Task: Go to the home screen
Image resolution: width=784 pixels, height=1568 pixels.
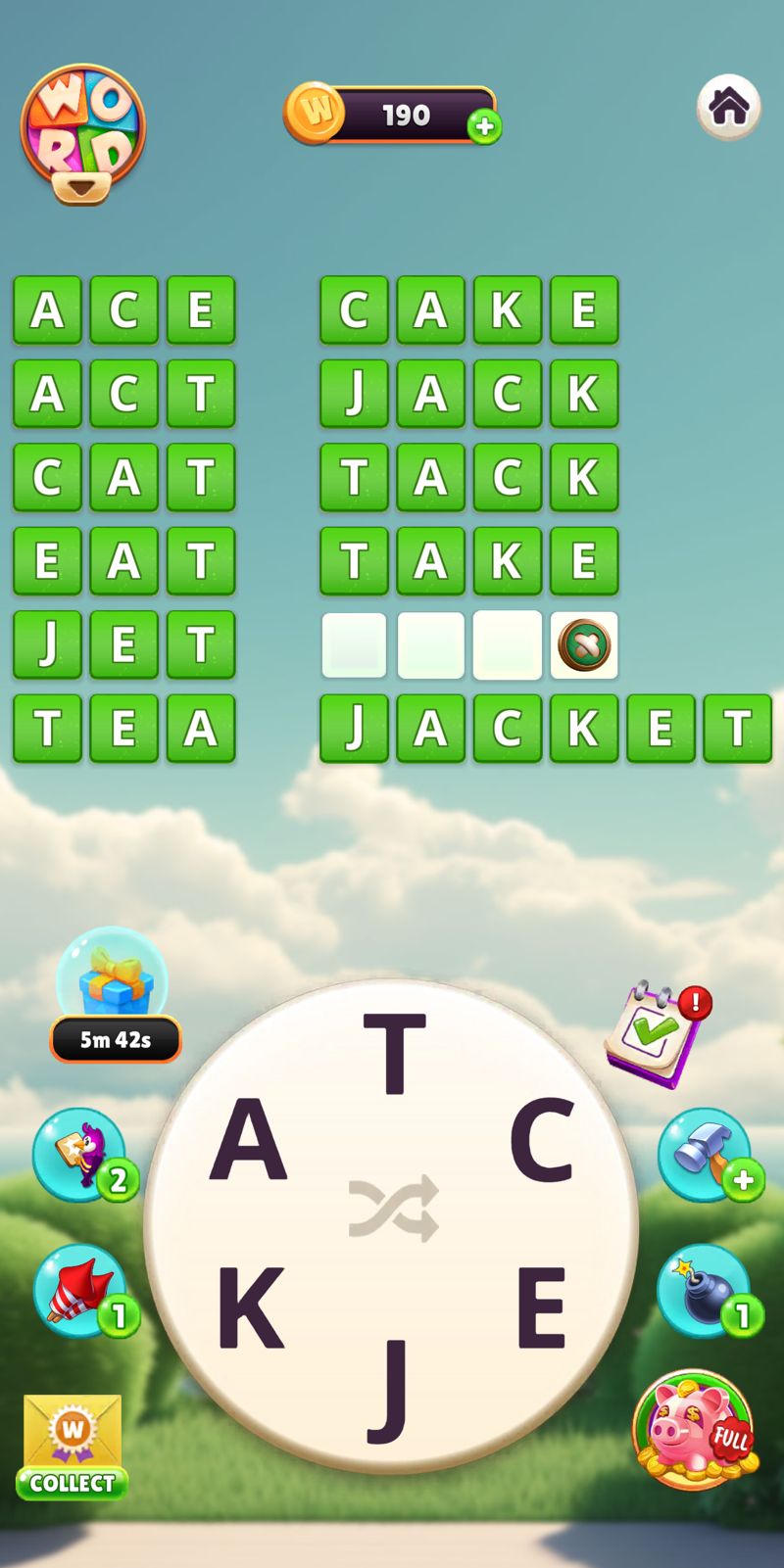Action: [x=728, y=107]
